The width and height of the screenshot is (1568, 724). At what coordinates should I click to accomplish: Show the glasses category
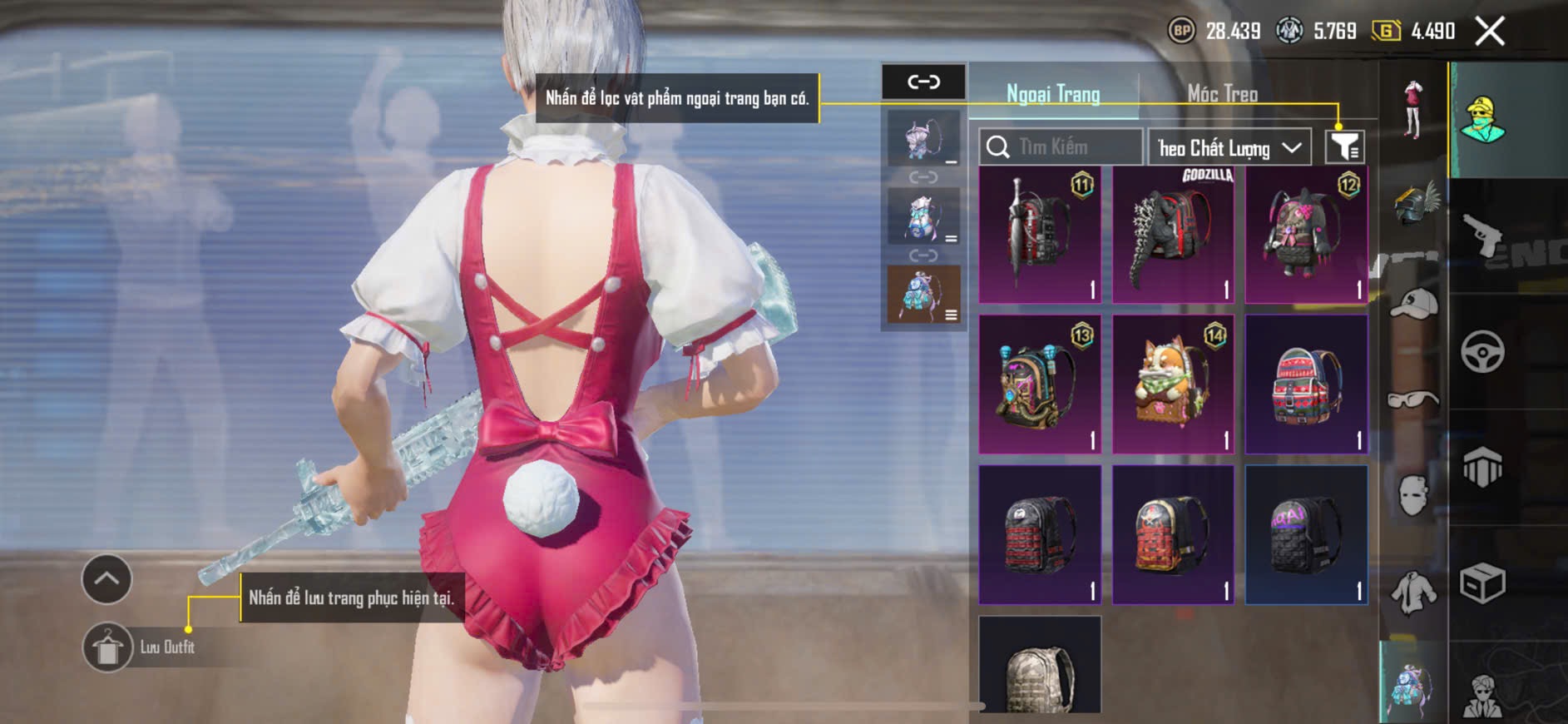tap(1414, 400)
